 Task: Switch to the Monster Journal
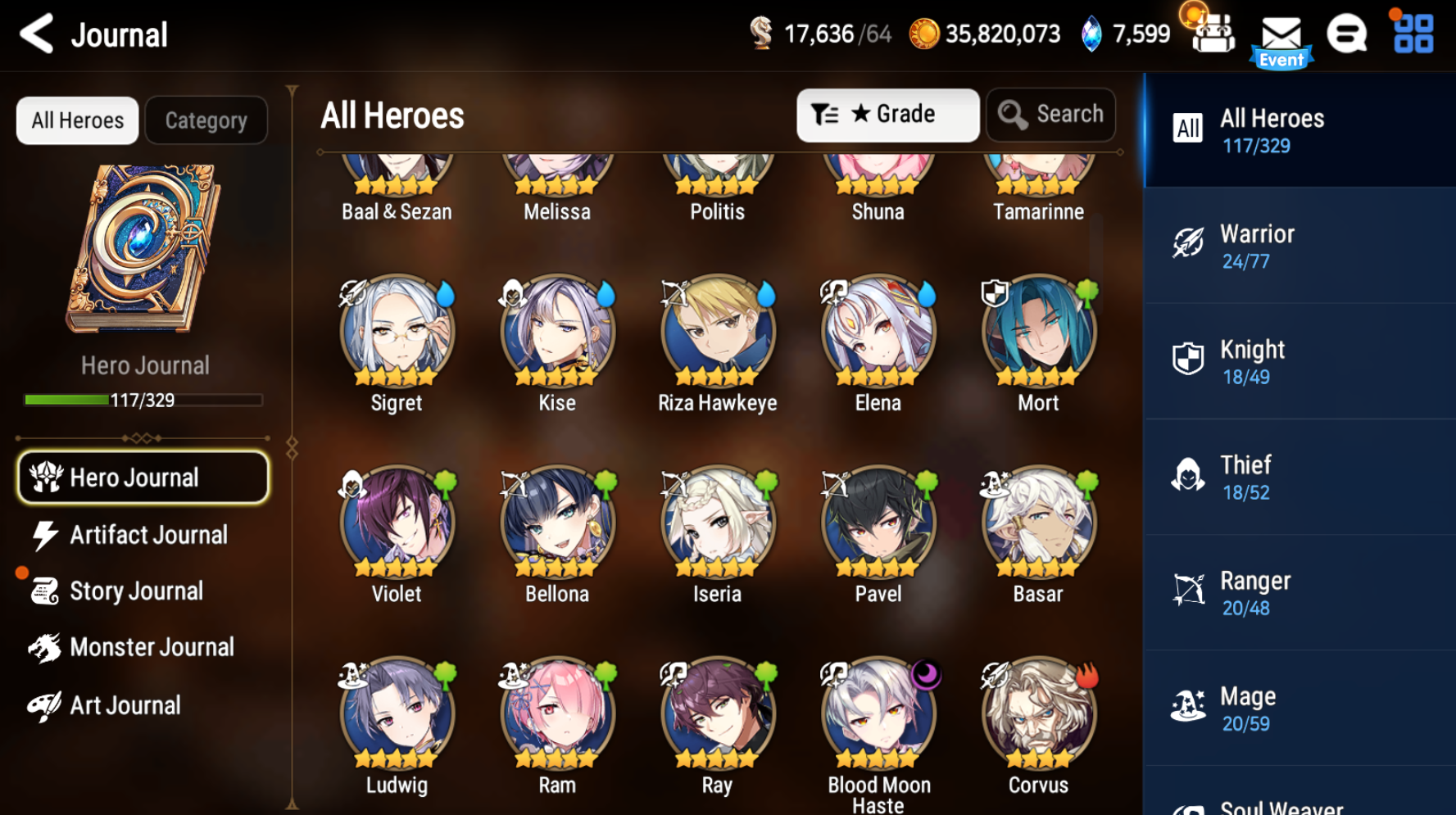coord(143,646)
